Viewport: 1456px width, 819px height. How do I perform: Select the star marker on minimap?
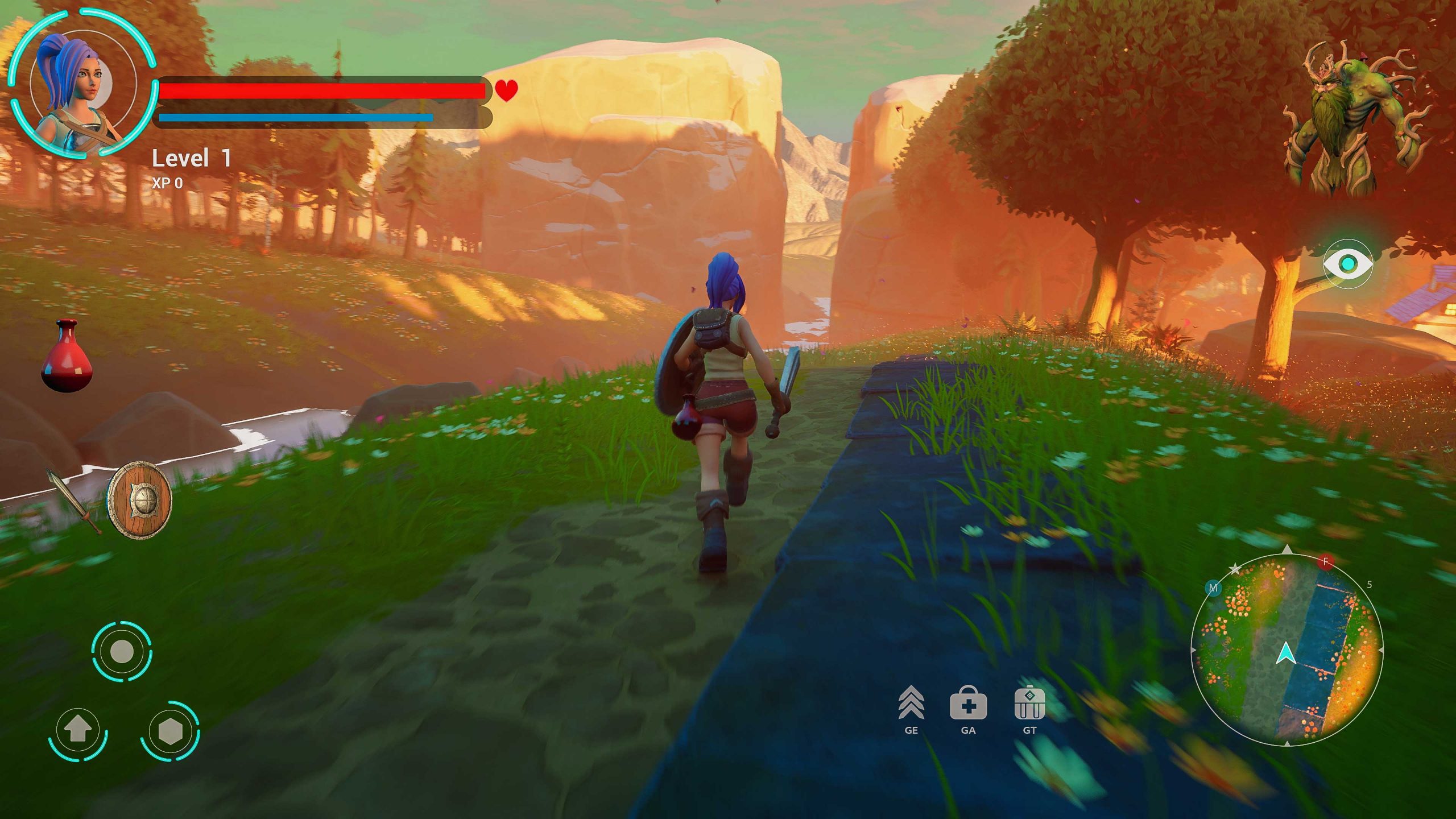(x=1235, y=569)
